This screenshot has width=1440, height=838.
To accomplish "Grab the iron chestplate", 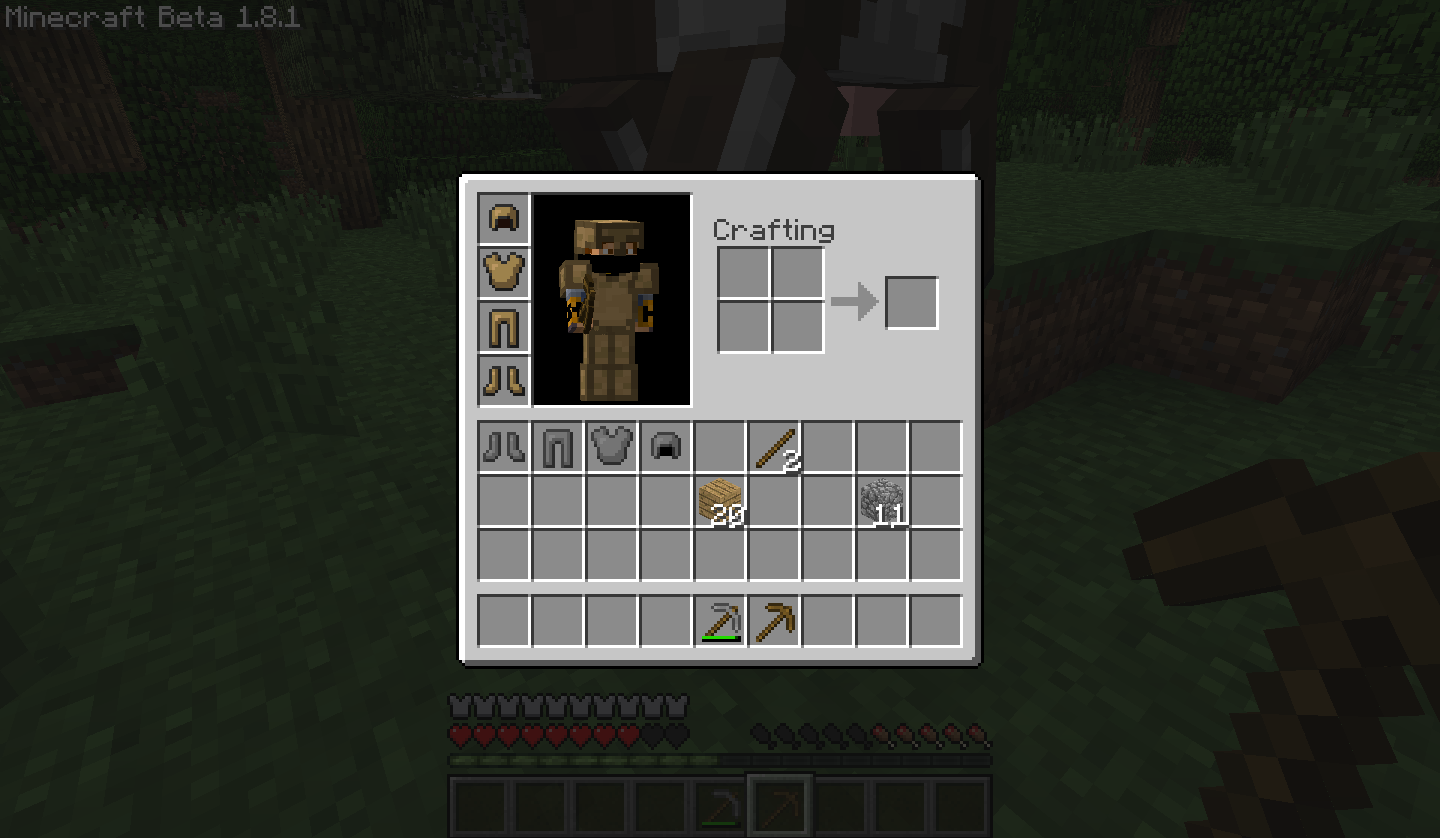I will pos(612,447).
